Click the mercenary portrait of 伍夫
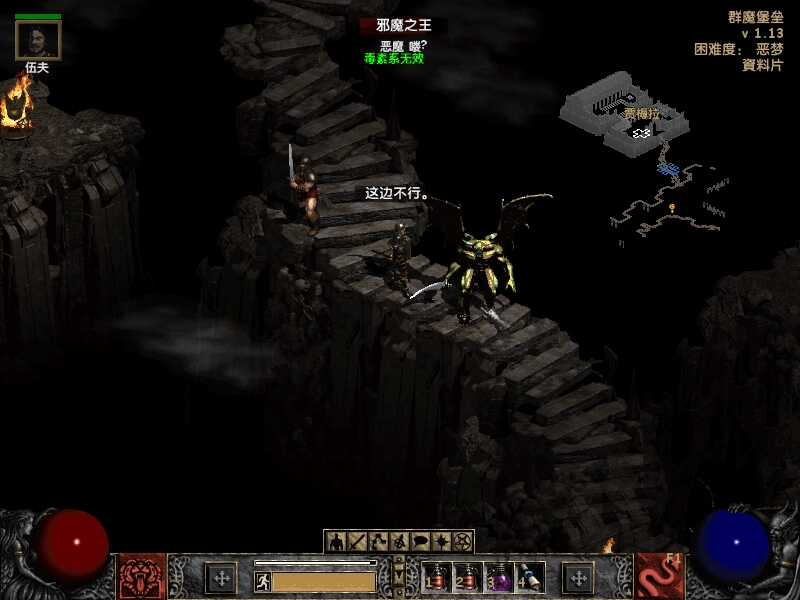 [38, 40]
